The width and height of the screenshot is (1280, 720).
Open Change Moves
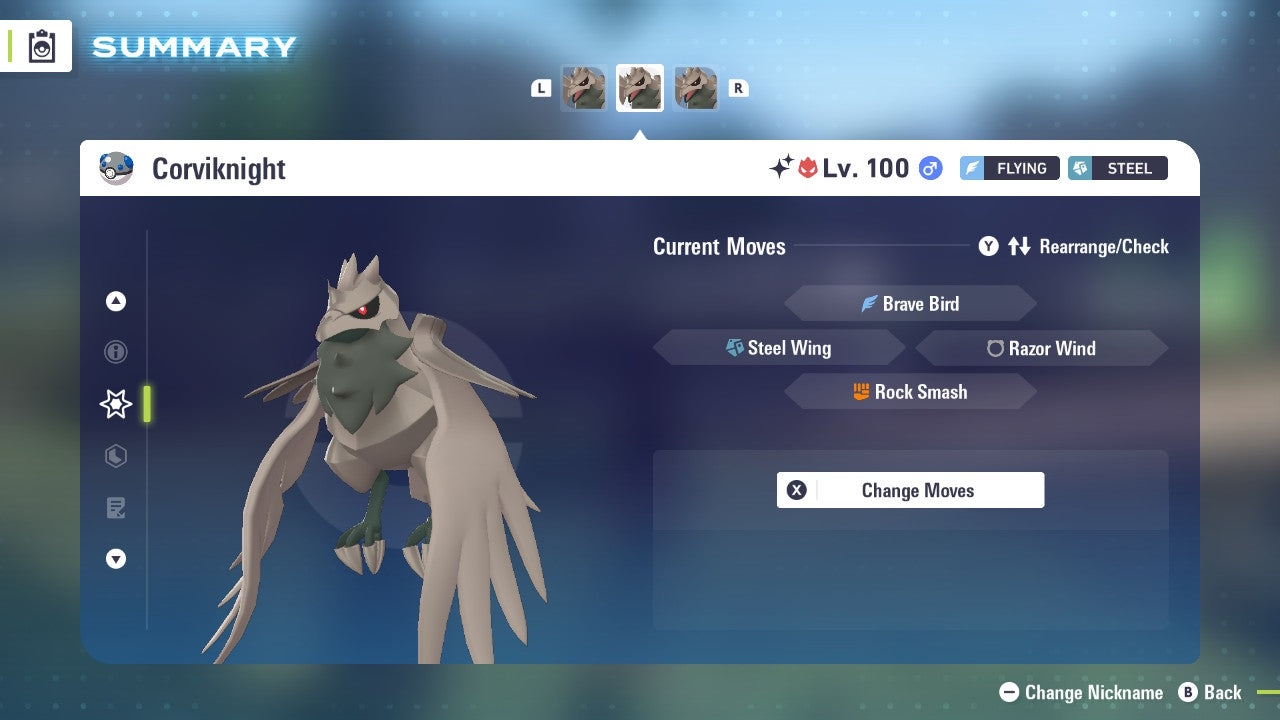click(910, 490)
